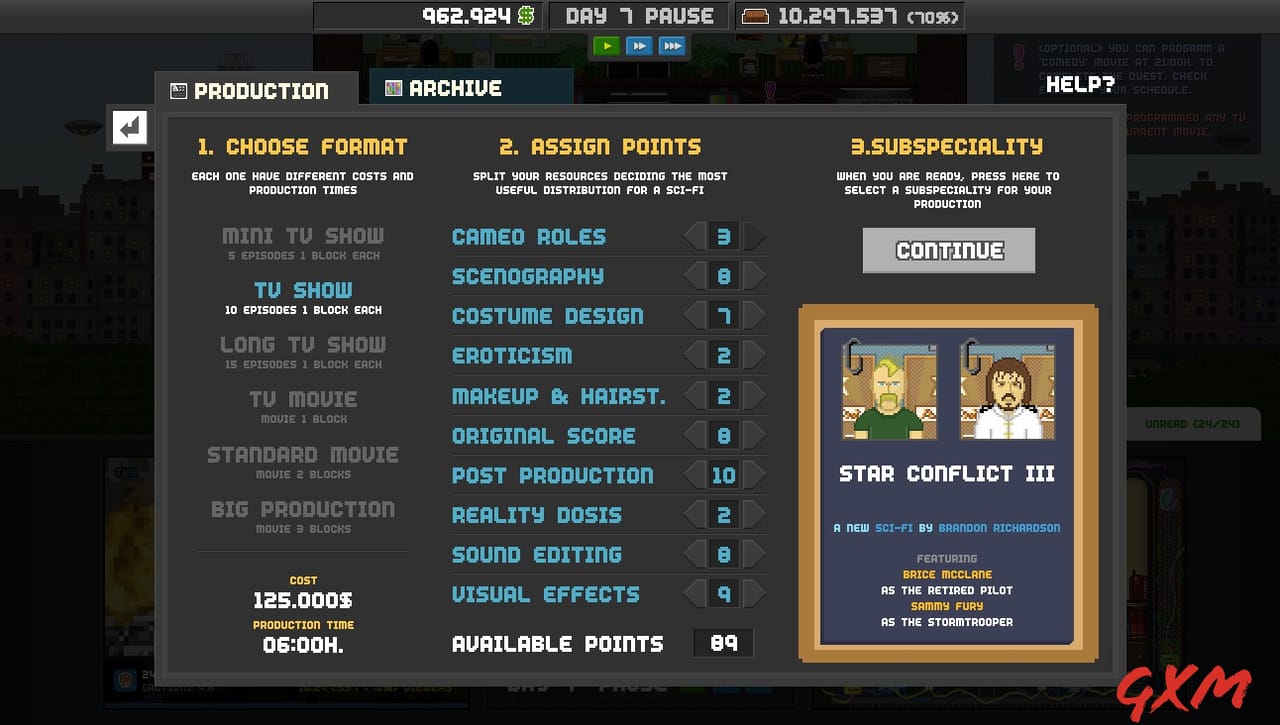The height and width of the screenshot is (725, 1280).
Task: Click the picture icon on the Archive tab
Action: click(x=394, y=87)
